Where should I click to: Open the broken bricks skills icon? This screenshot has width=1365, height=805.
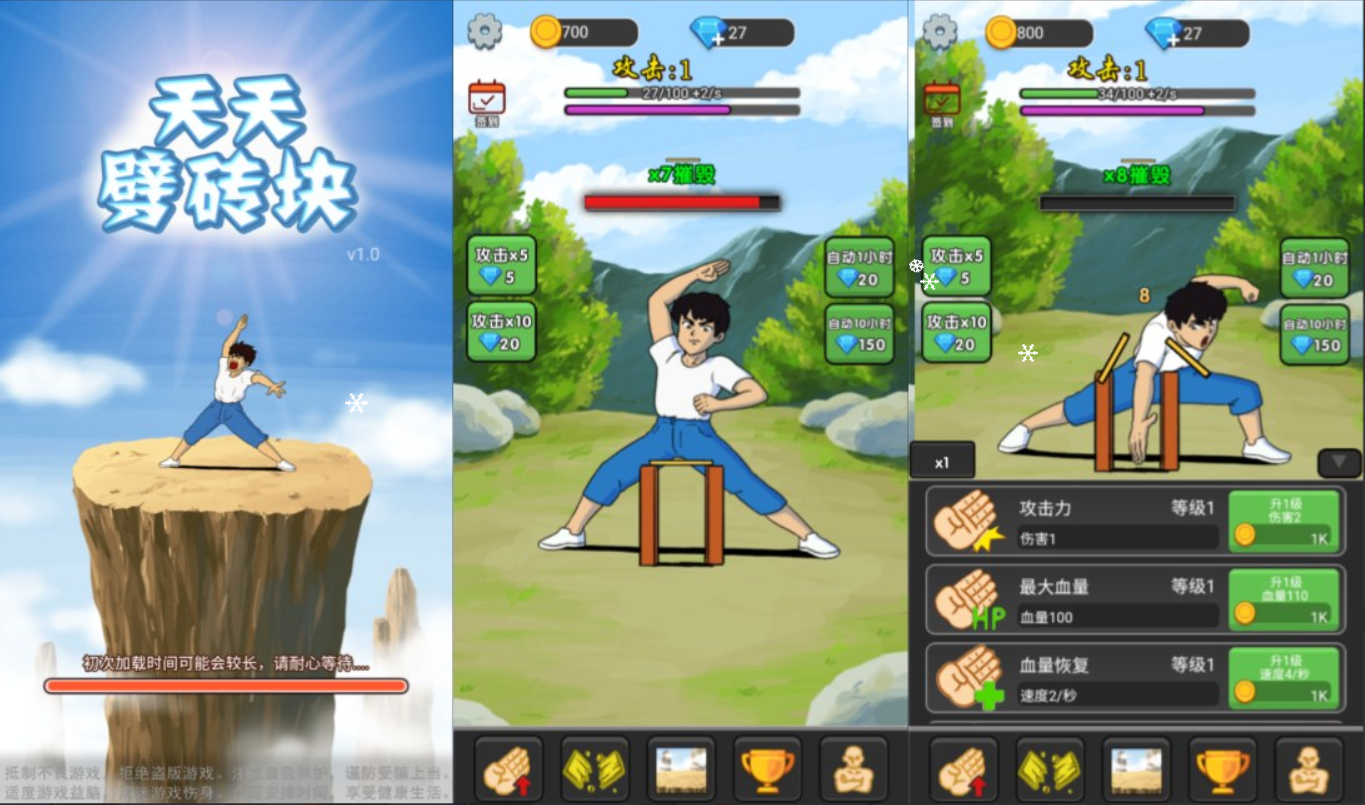pos(595,768)
